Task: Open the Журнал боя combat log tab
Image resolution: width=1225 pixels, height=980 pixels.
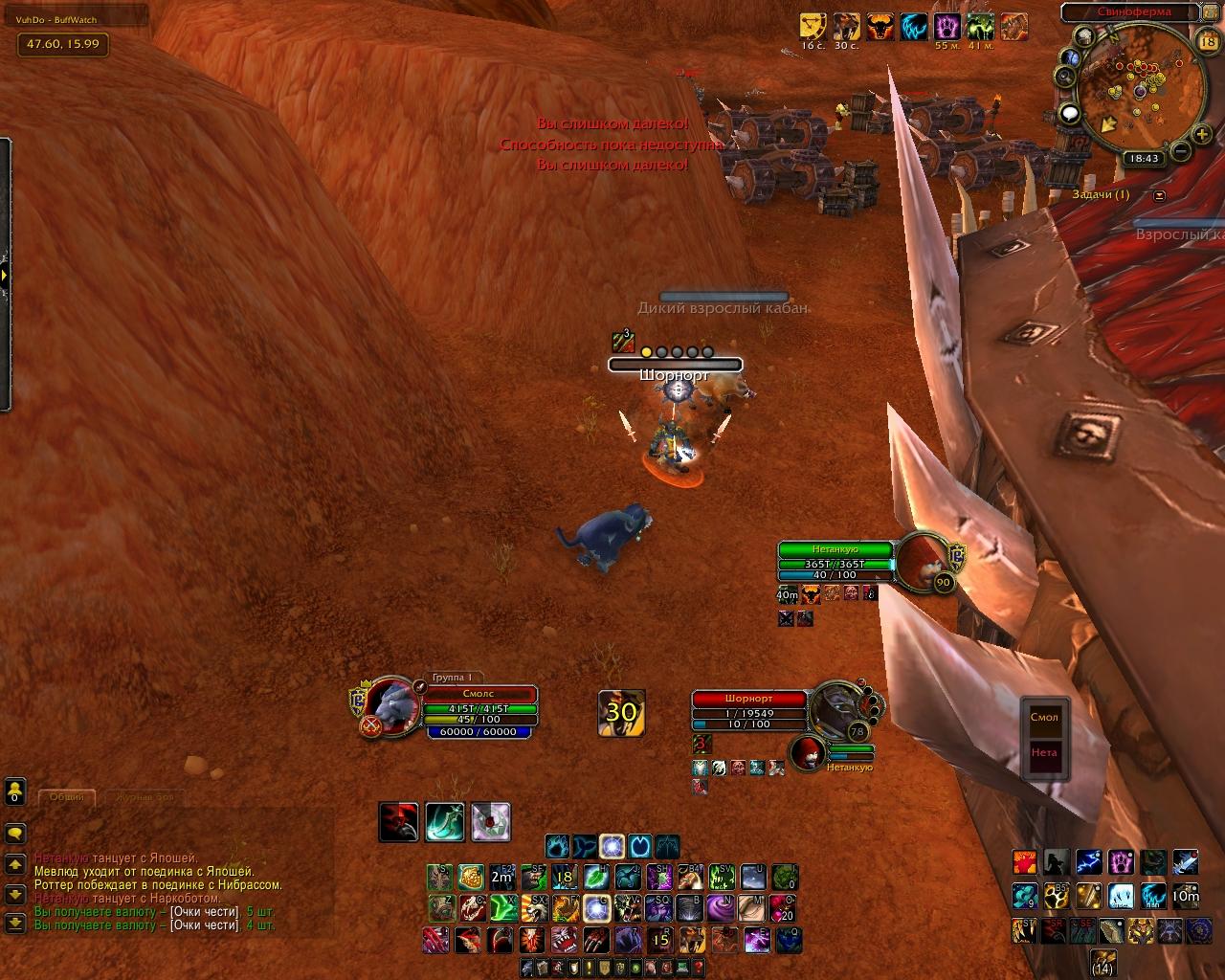Action: [x=144, y=796]
